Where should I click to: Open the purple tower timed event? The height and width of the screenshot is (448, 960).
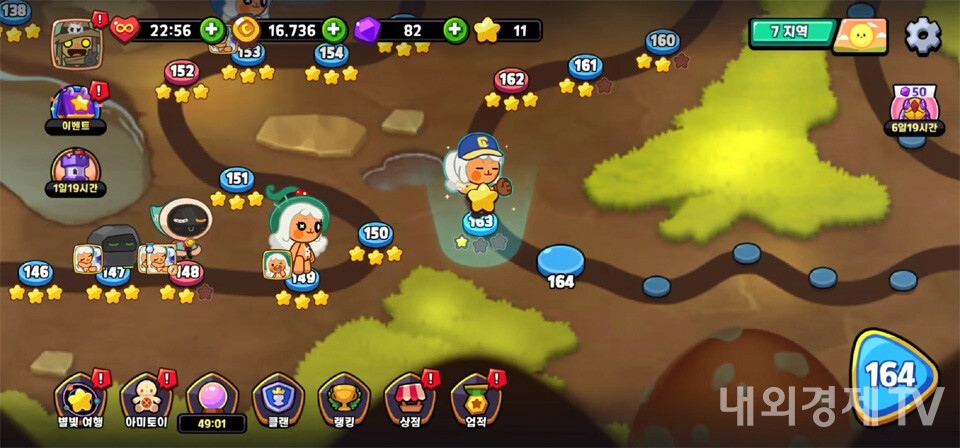(x=76, y=171)
